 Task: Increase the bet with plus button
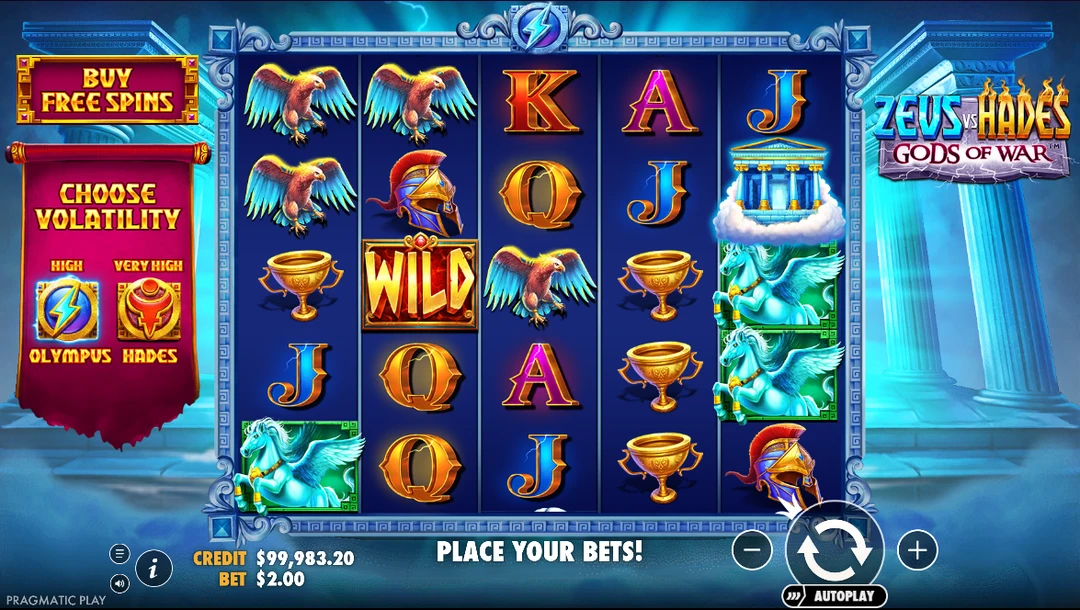(x=916, y=548)
